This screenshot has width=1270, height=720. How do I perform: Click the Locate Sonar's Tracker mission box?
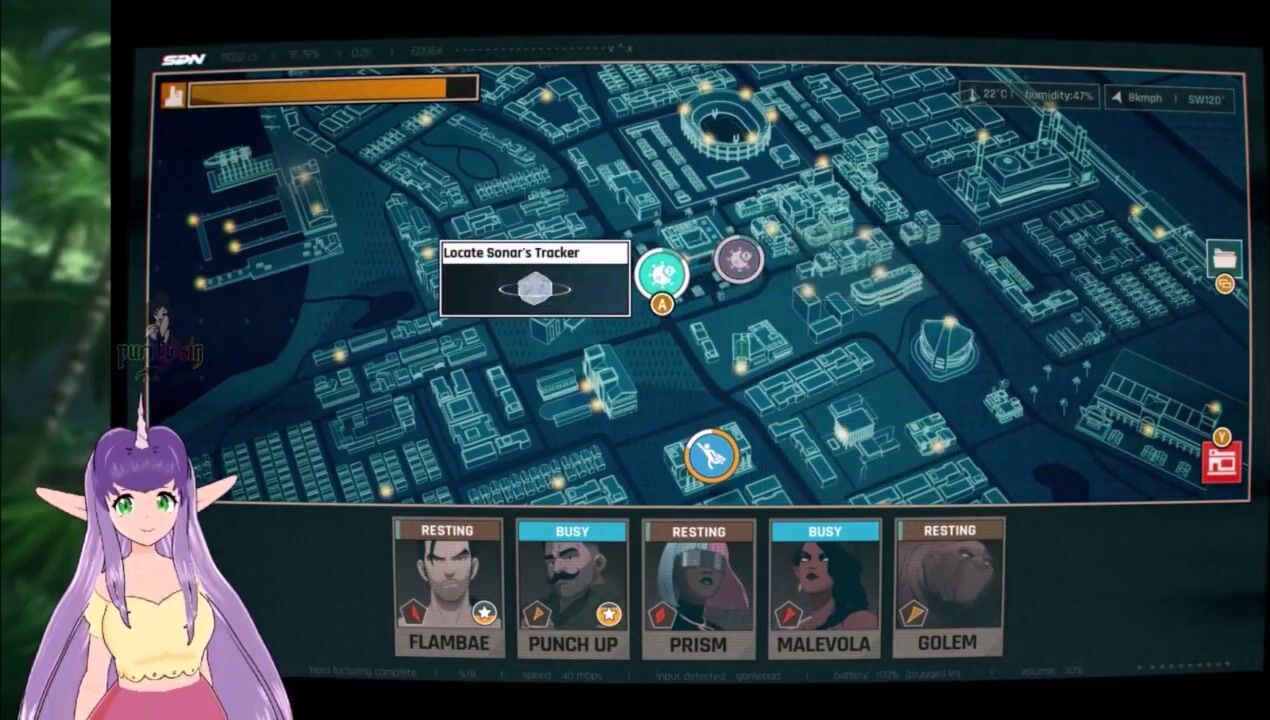click(x=535, y=278)
